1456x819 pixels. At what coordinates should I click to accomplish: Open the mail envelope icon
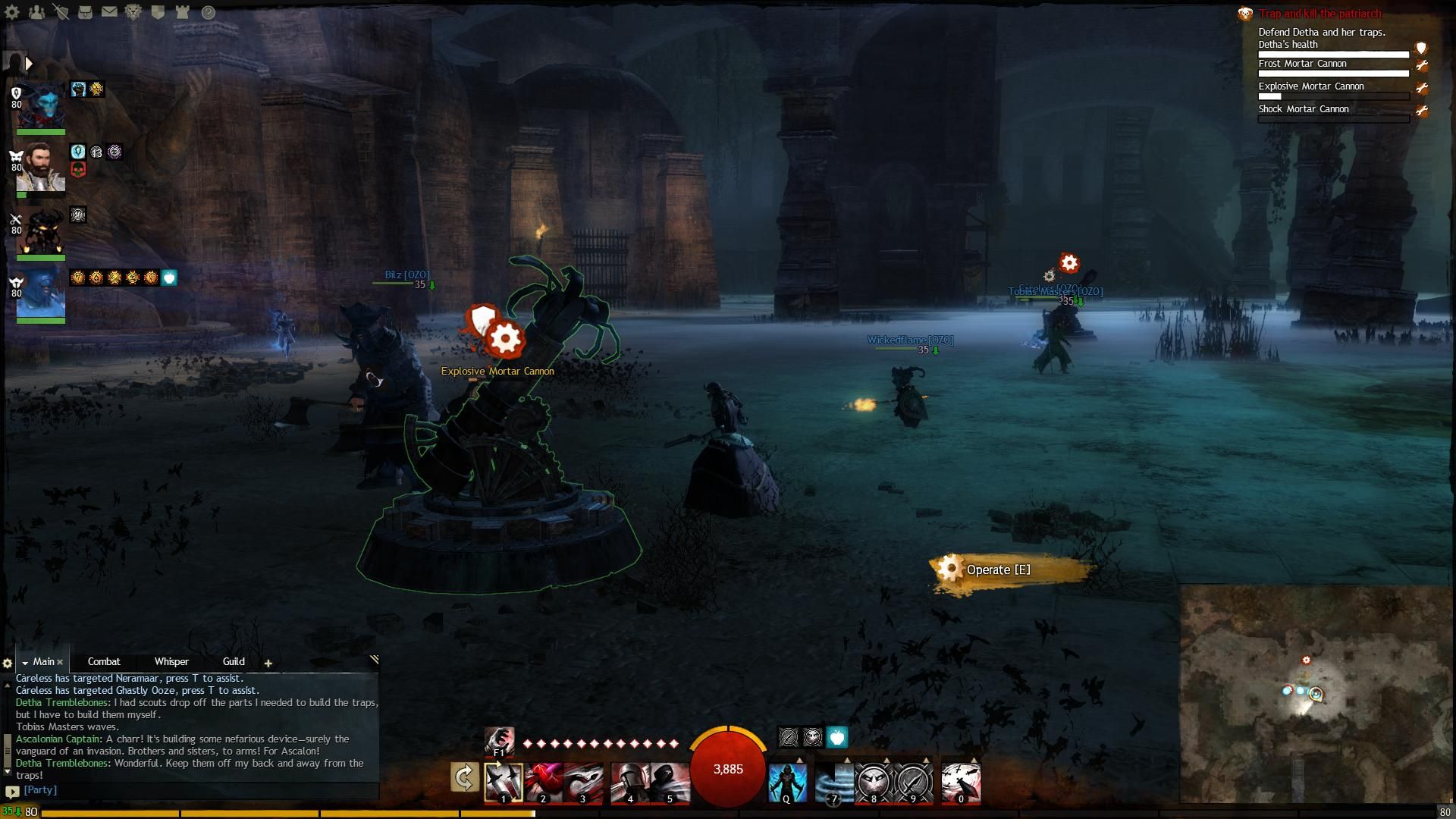(109, 12)
